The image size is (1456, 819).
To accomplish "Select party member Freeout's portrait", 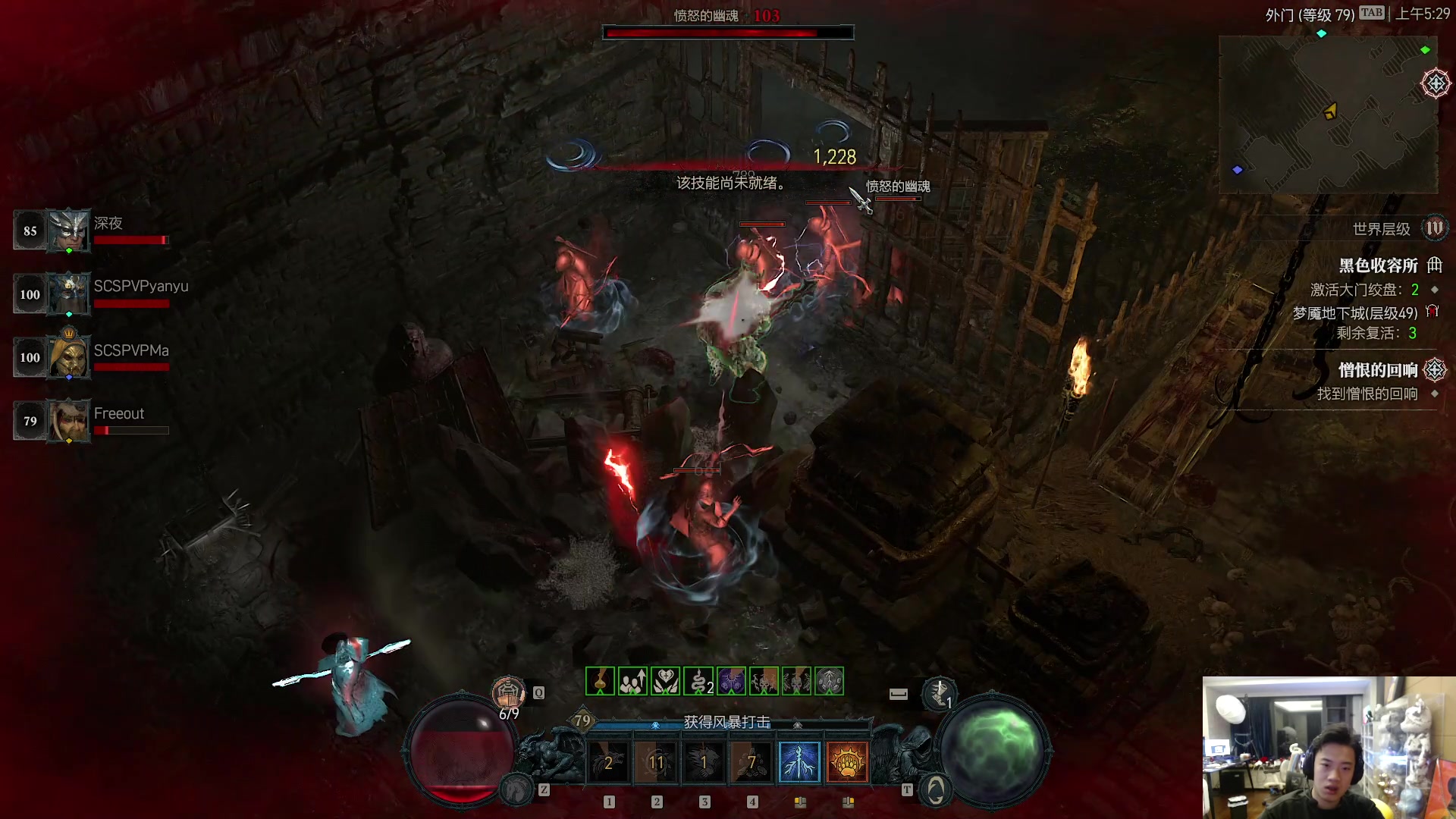I will [68, 421].
